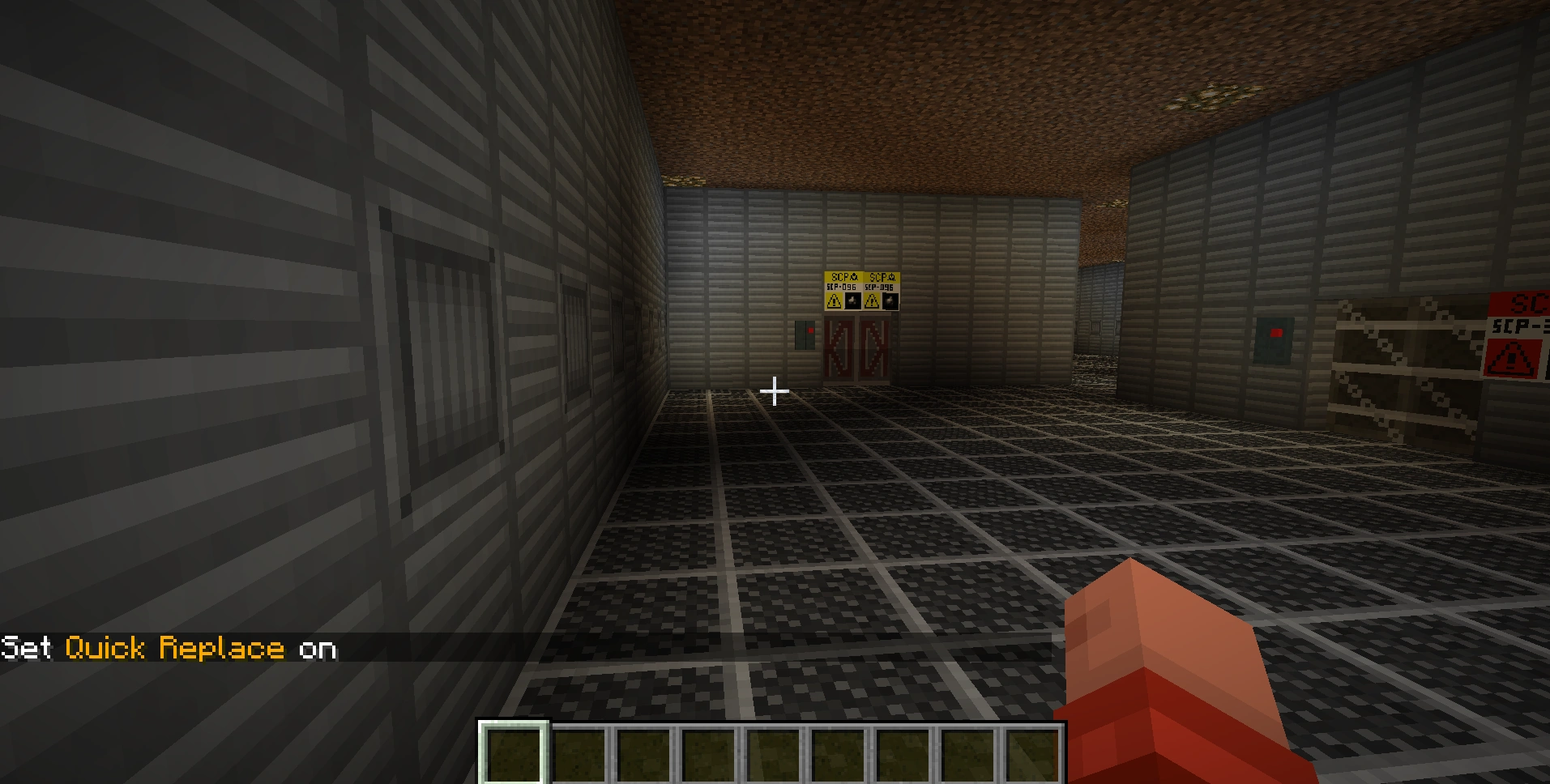Click the right yellow SCP-096 sign
The image size is (1550, 784).
click(x=881, y=290)
